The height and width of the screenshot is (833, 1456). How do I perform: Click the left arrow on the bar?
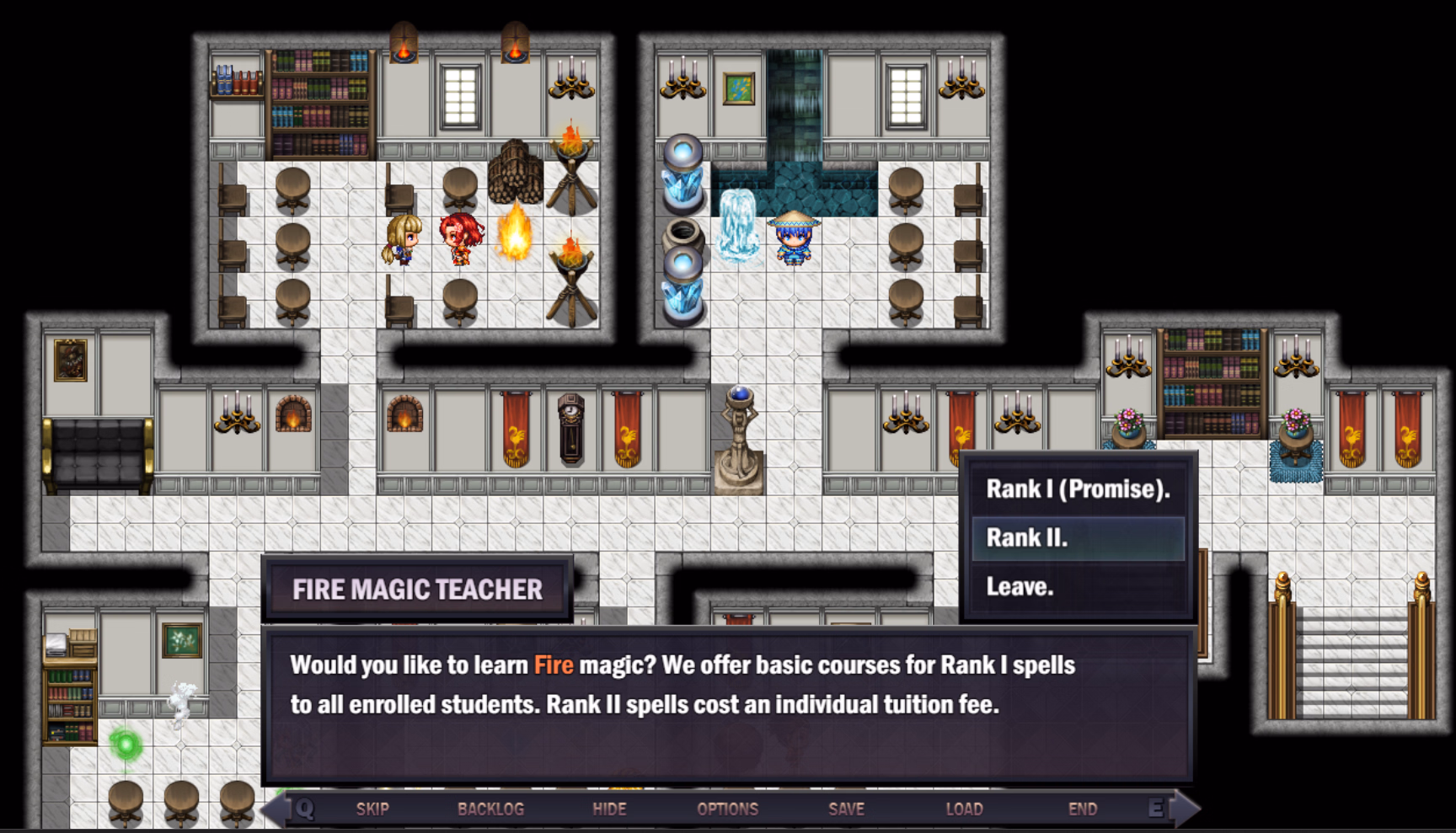click(275, 809)
